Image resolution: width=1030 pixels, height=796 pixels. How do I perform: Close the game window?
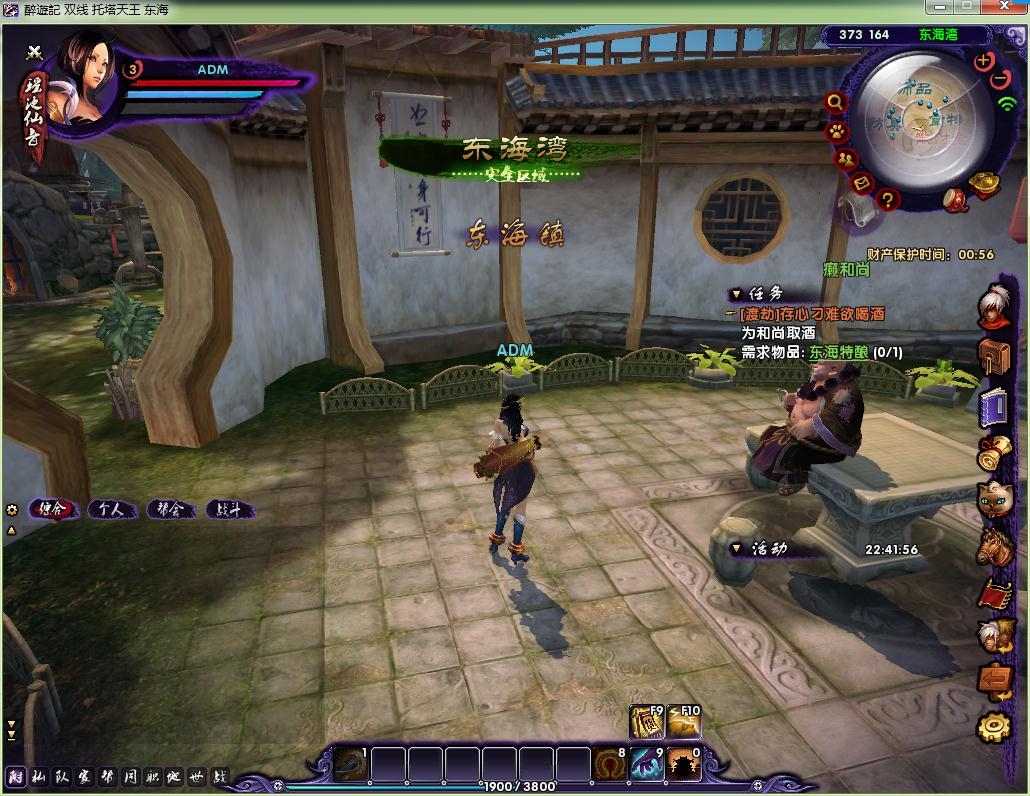click(x=1004, y=8)
